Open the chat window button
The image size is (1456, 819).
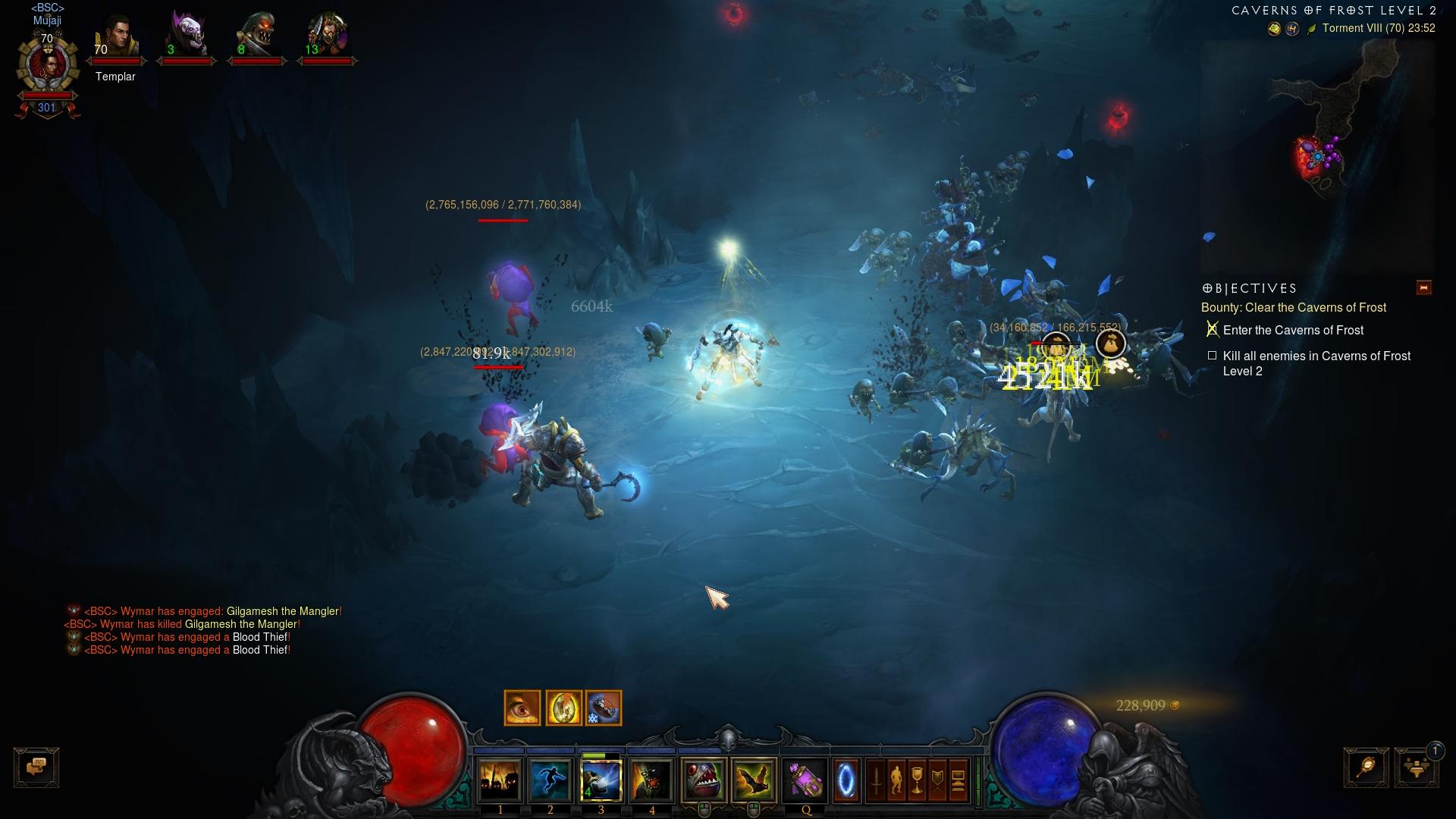(36, 767)
